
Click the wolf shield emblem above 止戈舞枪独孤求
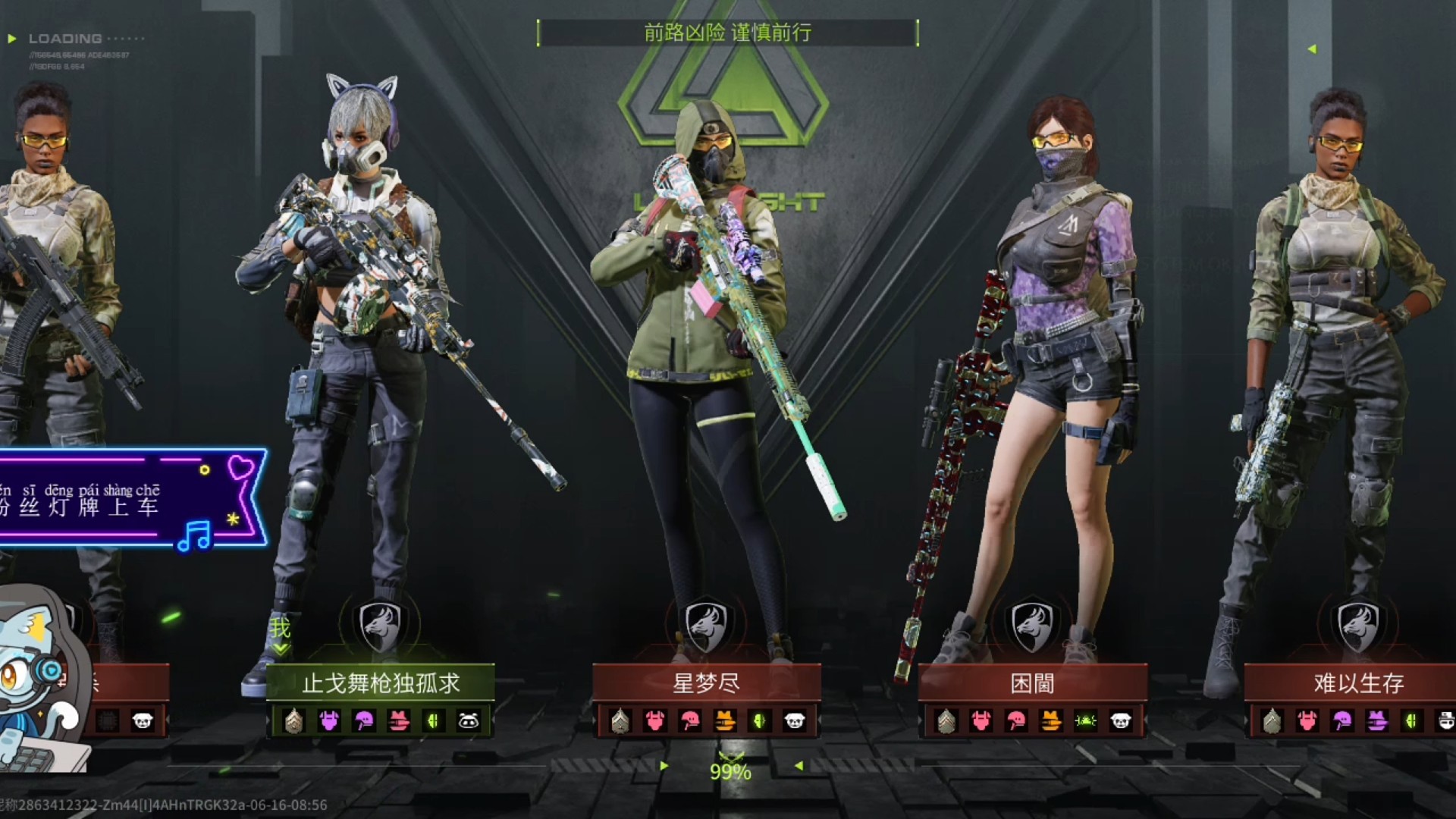pos(381,626)
